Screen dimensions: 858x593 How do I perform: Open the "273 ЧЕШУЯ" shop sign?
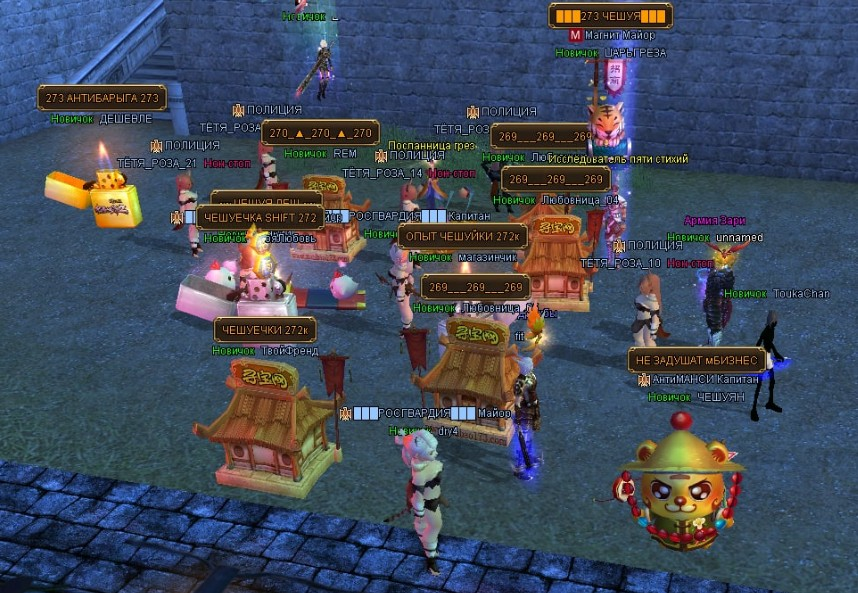[x=610, y=16]
